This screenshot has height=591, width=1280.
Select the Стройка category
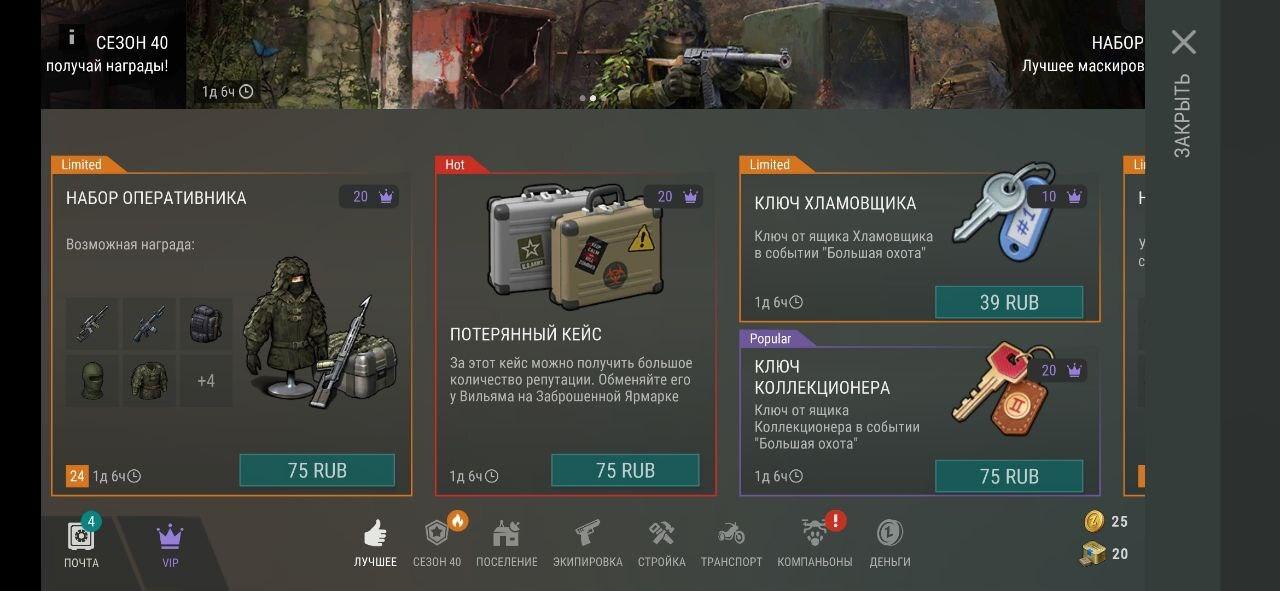pyautogui.click(x=661, y=544)
